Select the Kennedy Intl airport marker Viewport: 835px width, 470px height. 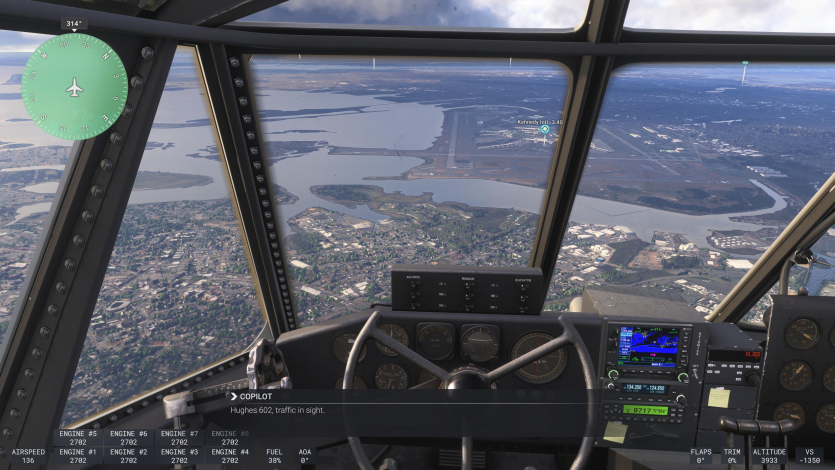[545, 129]
